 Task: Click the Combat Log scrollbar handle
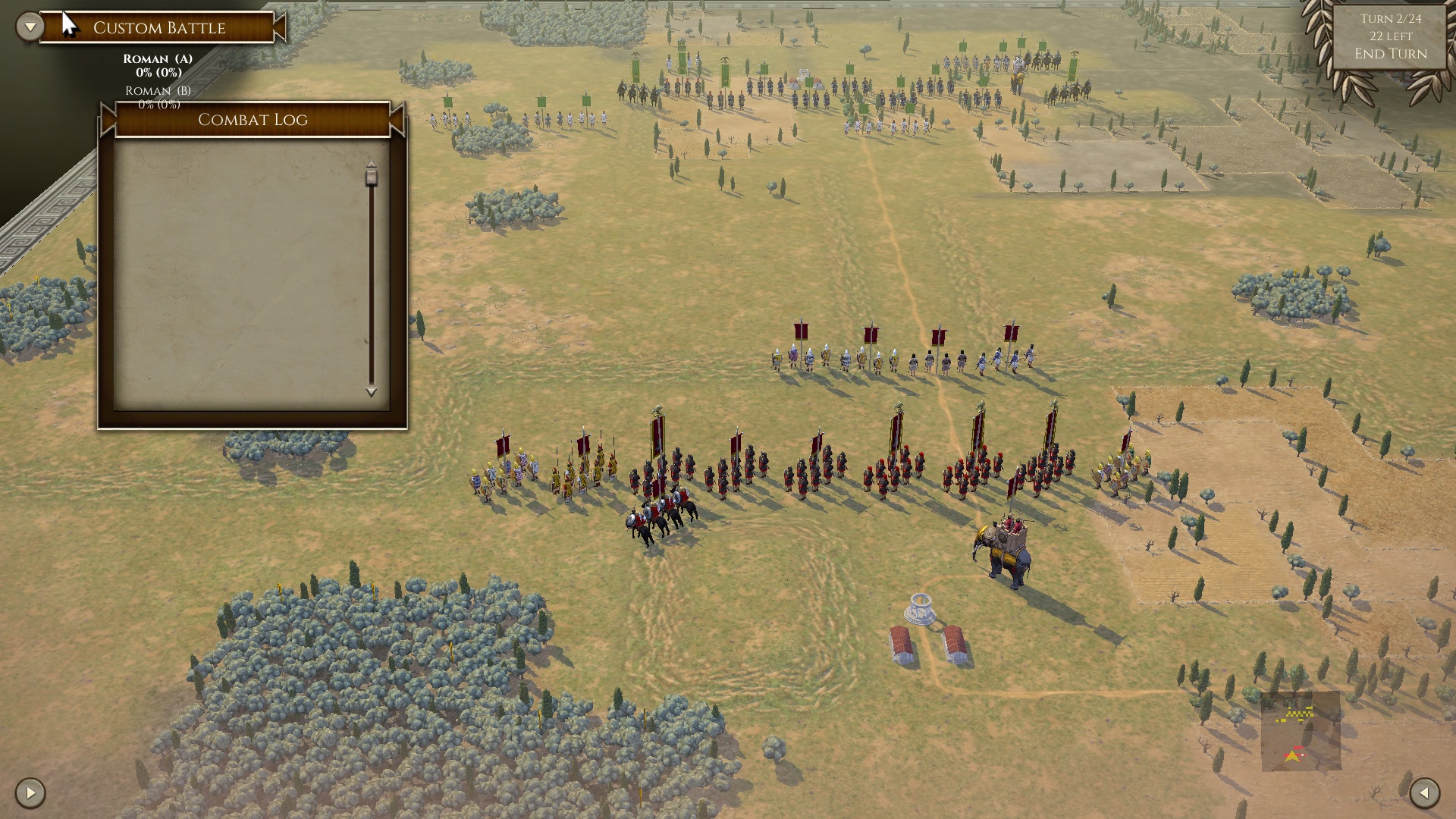(x=372, y=176)
